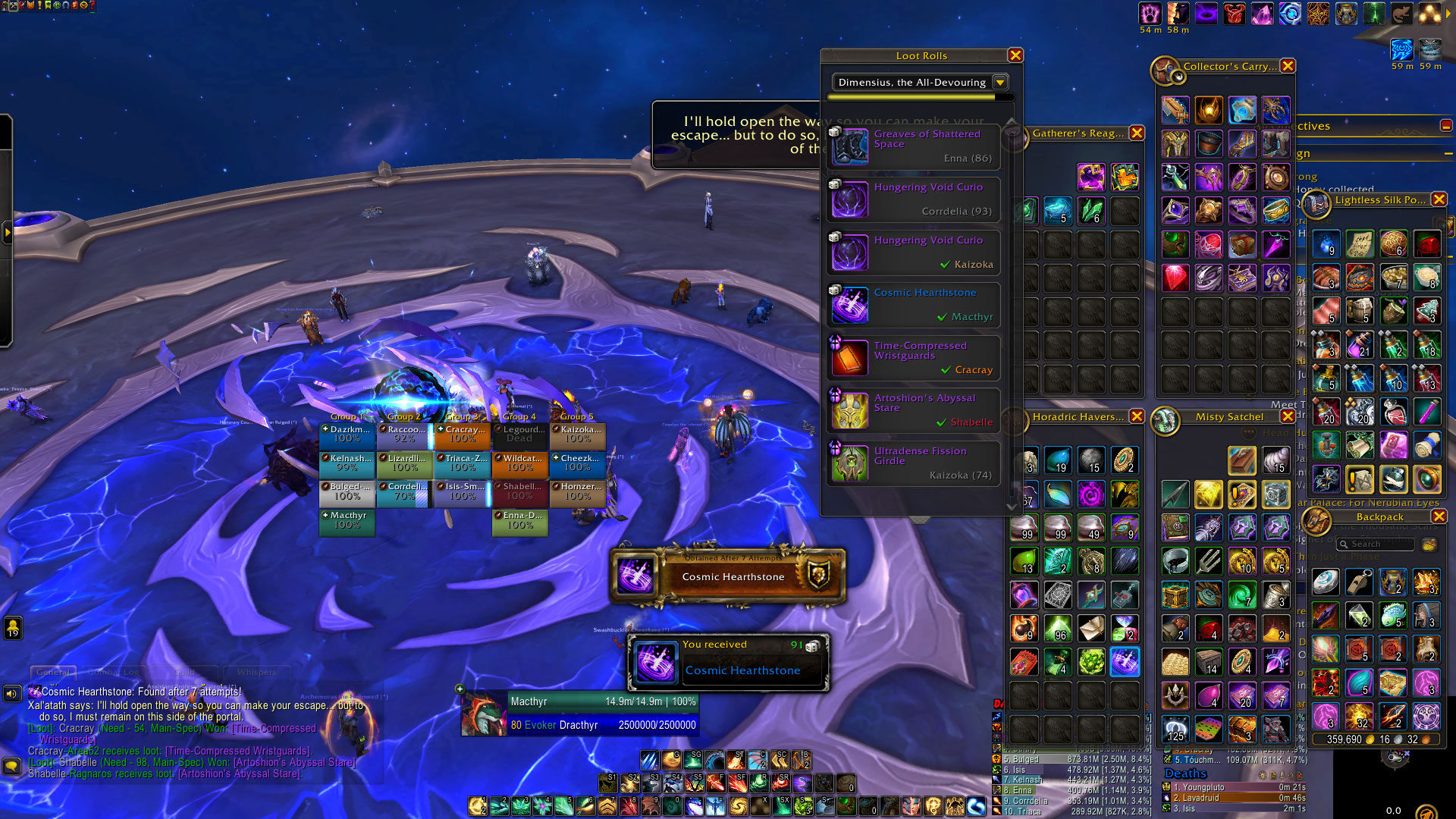This screenshot has height=819, width=1456.
Task: Close the Lightless Silk Pouch bag
Action: 1439,199
